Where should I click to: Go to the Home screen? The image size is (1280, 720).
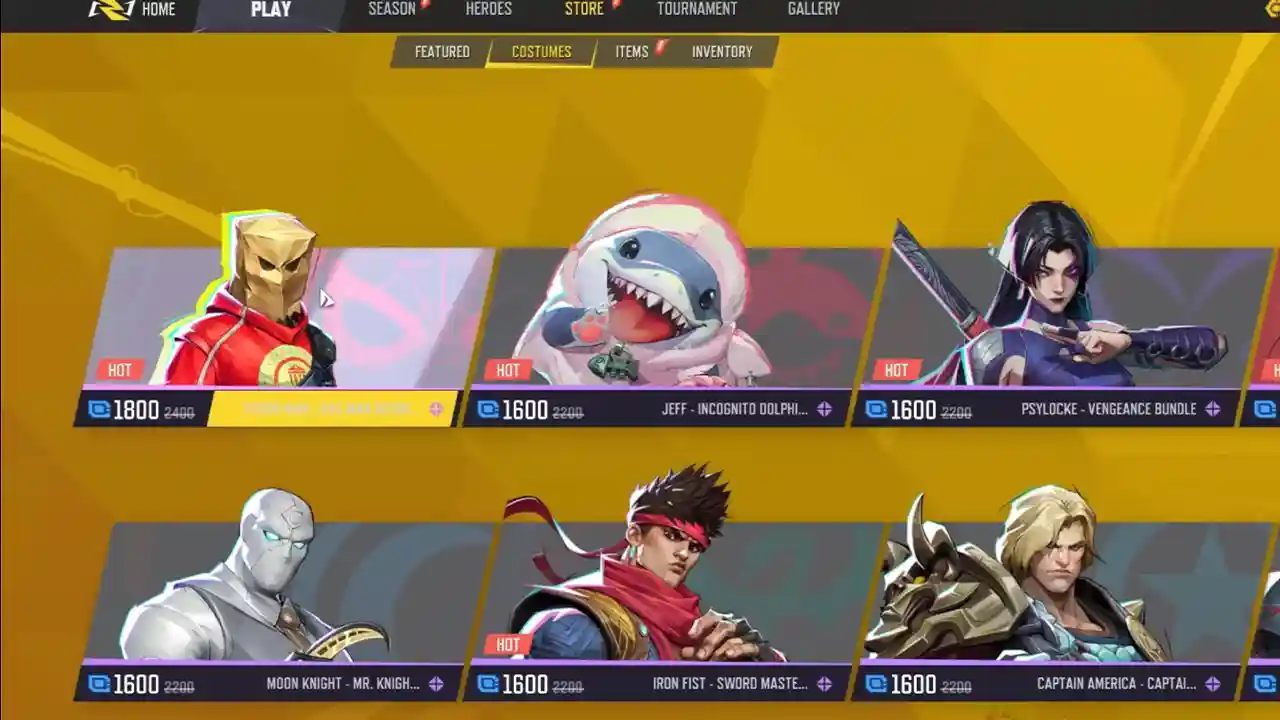coord(160,9)
